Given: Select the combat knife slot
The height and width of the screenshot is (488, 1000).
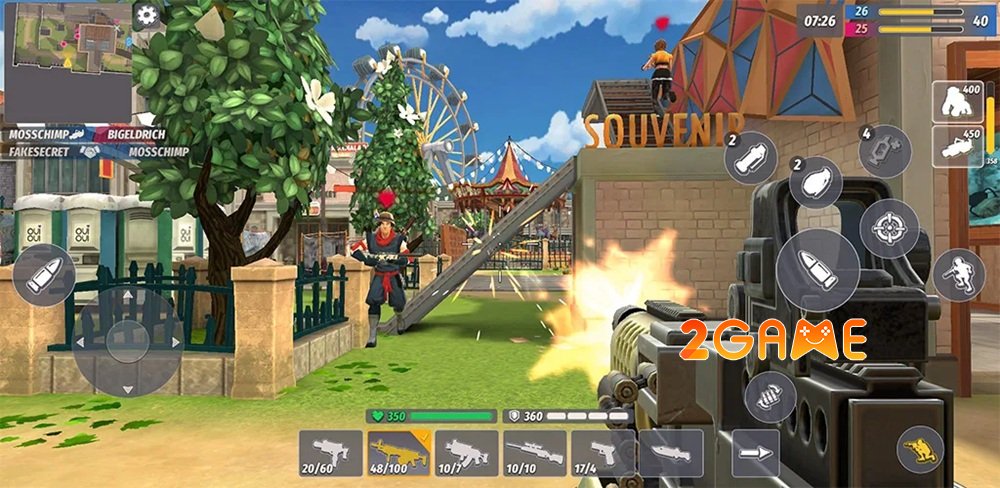Looking at the screenshot, I should point(669,453).
